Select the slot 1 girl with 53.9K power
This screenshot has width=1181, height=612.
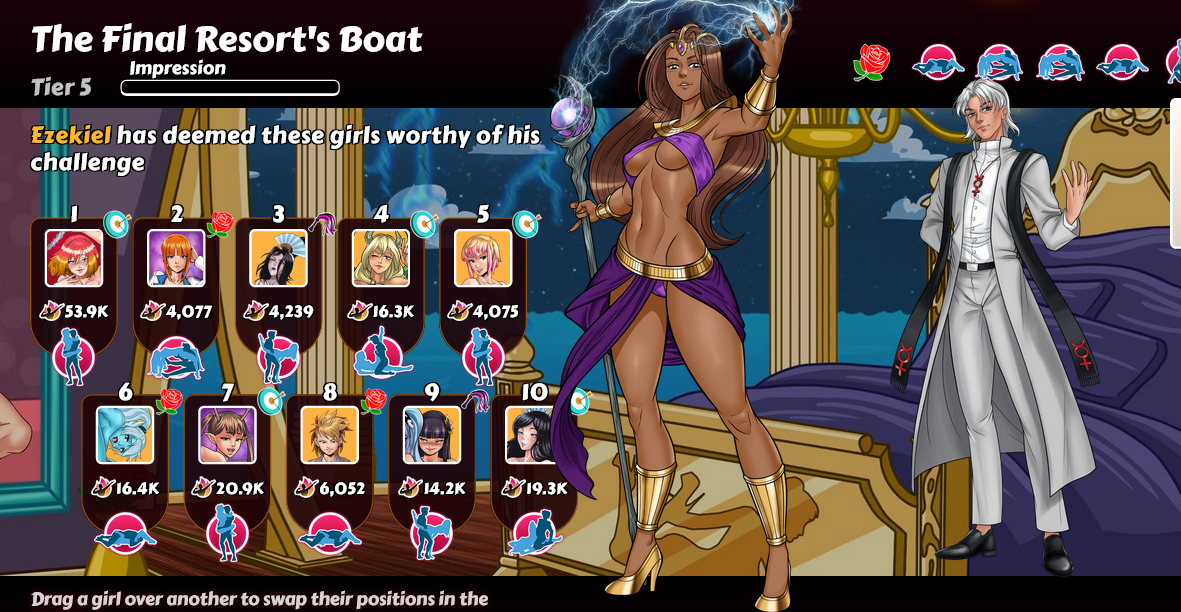(x=74, y=258)
